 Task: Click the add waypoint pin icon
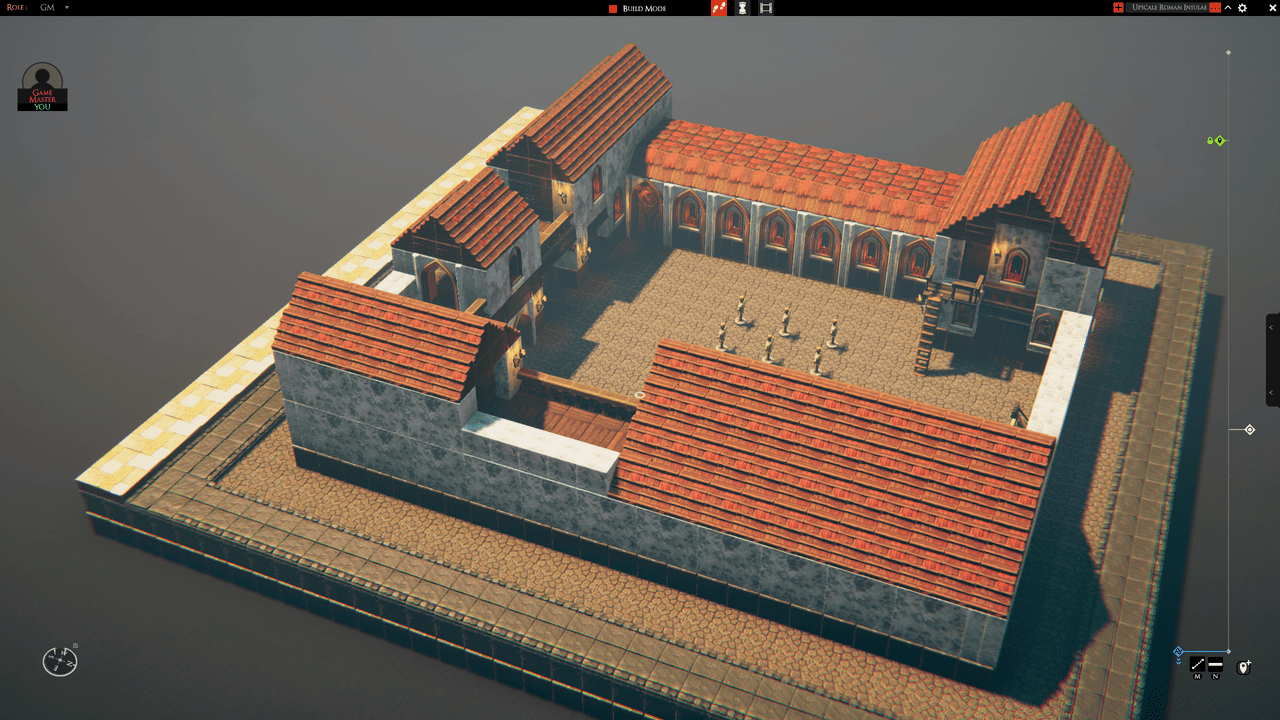(x=1244, y=666)
